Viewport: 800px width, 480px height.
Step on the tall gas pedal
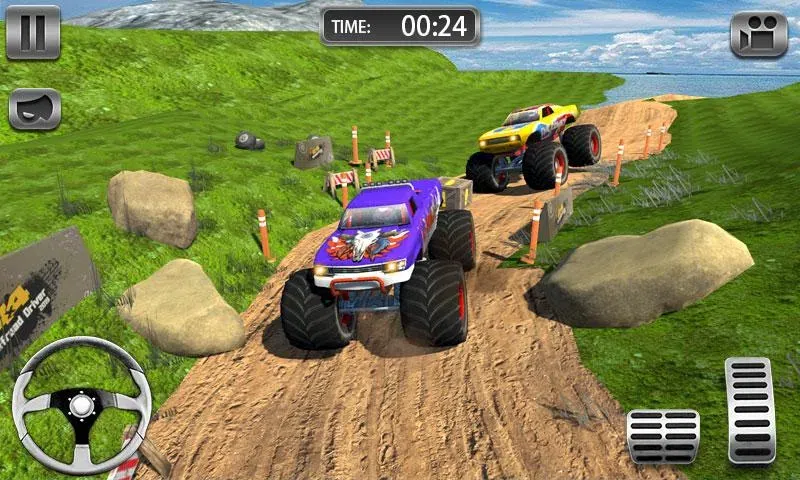pos(750,410)
